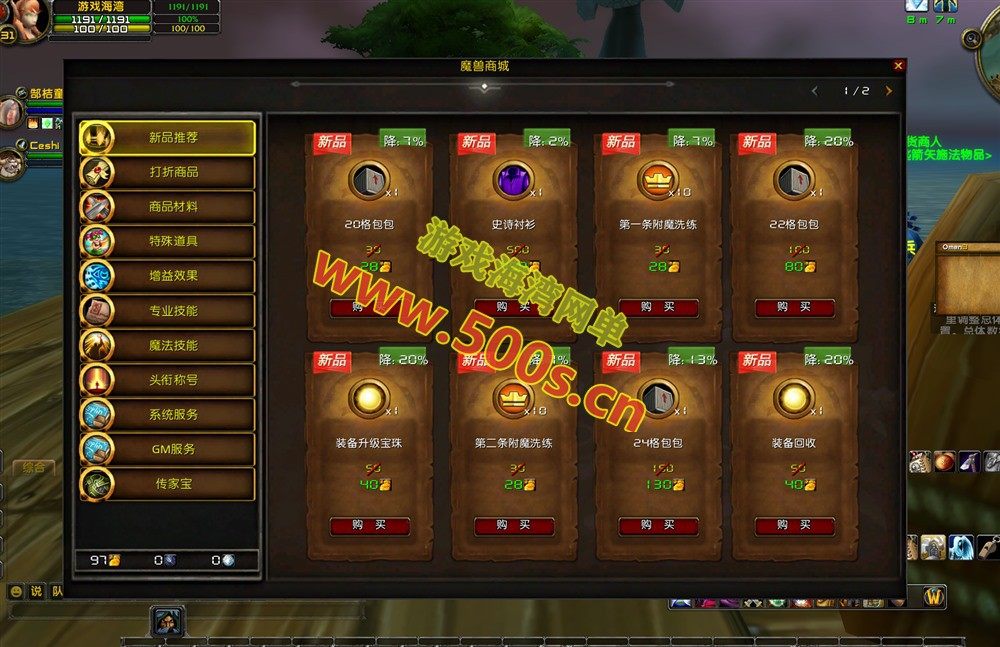Viewport: 1000px width, 647px height.
Task: Close the 魔兽商城 shop window
Action: [x=898, y=66]
